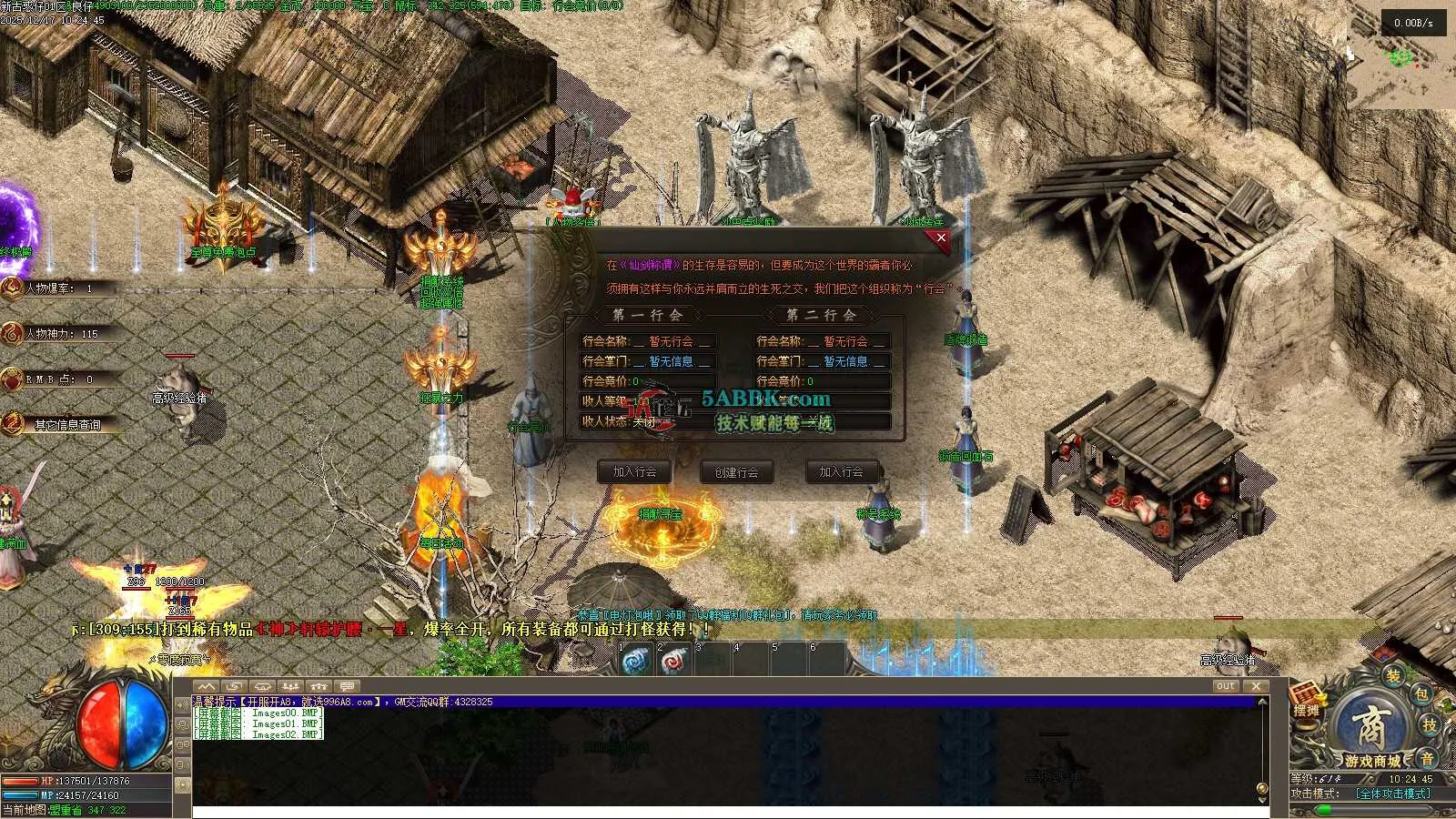
Task: Click the OUT button on chat panel
Action: click(1225, 686)
